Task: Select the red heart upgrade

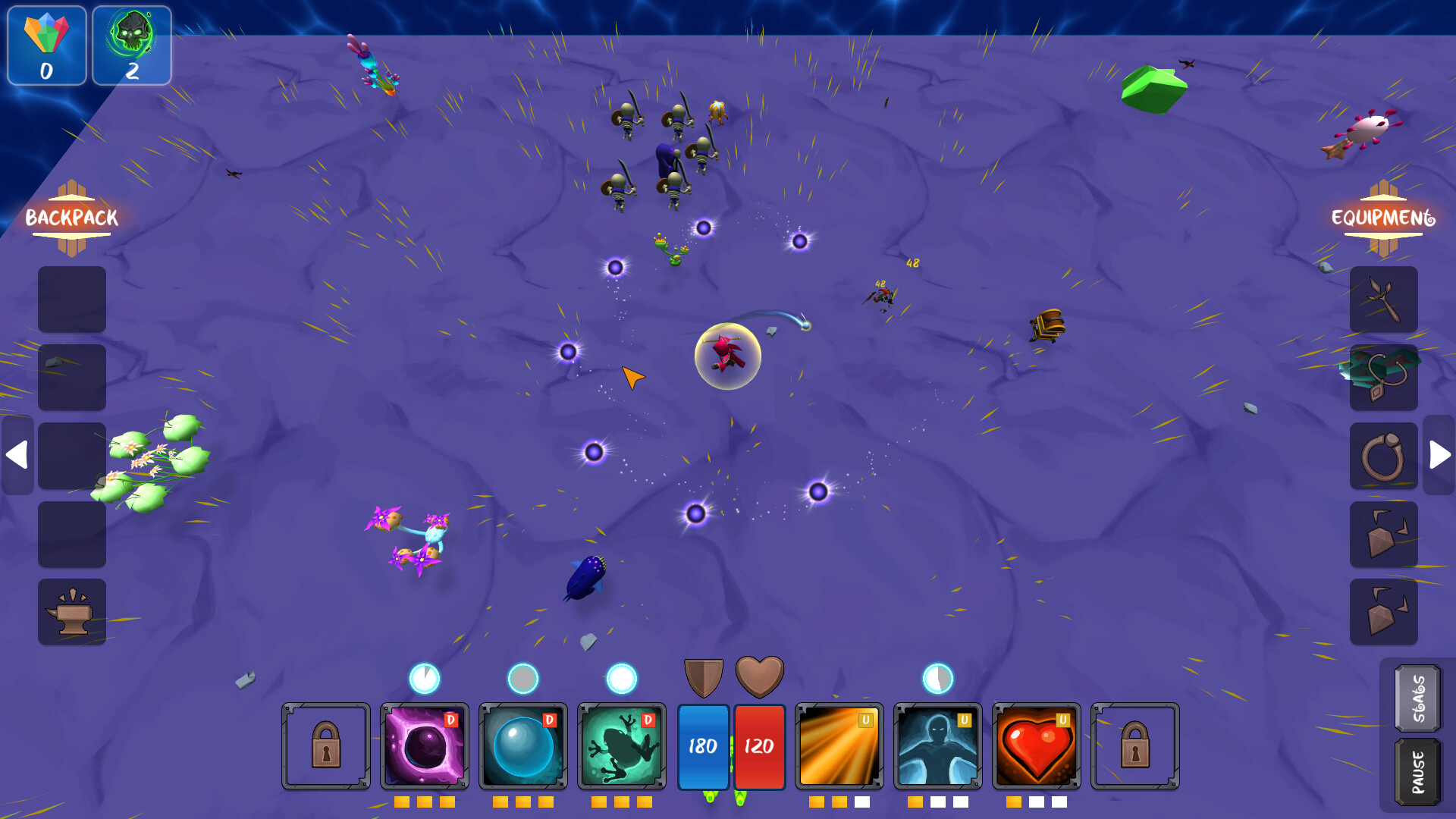Action: (1037, 747)
